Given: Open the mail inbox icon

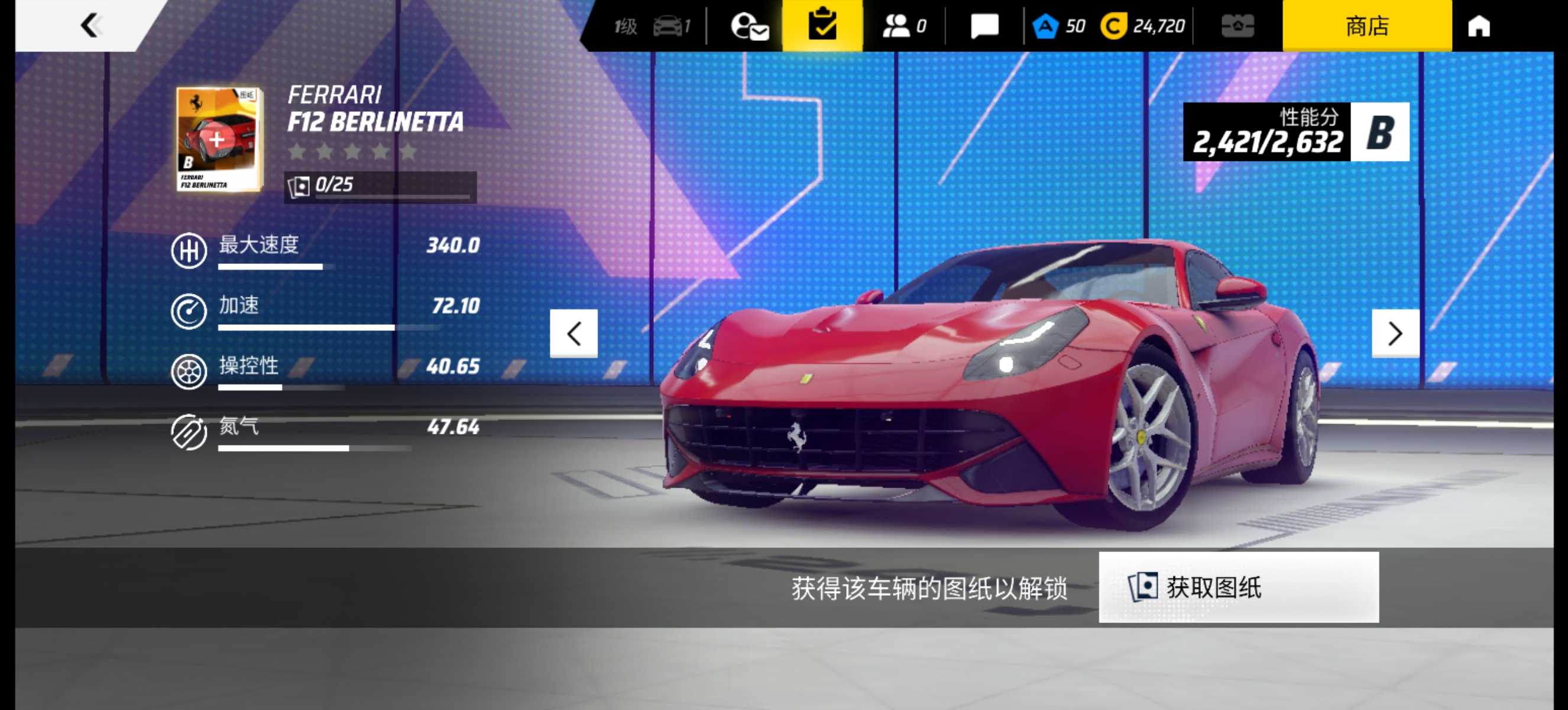Looking at the screenshot, I should click(749, 26).
